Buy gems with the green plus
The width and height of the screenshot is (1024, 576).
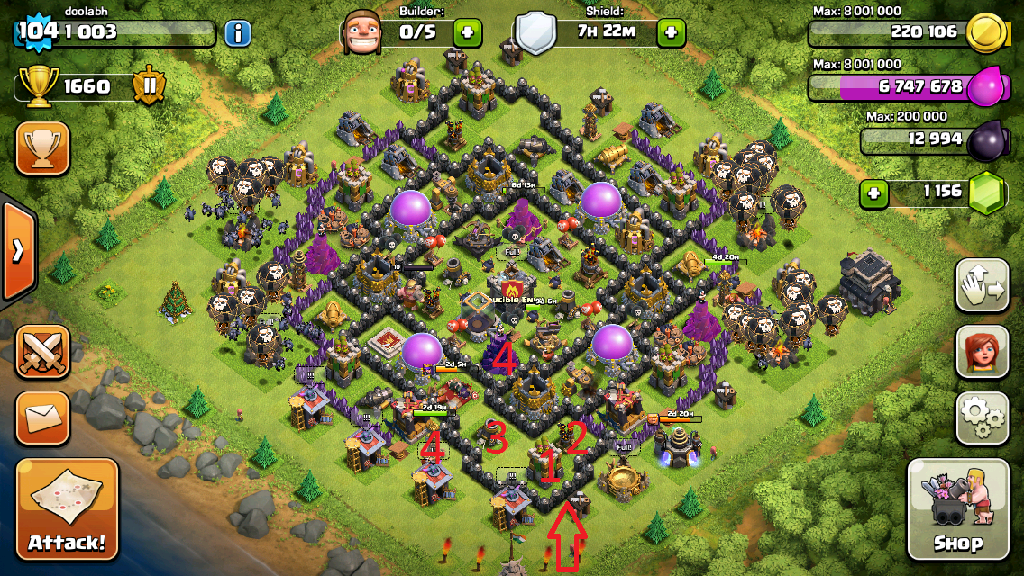(875, 192)
